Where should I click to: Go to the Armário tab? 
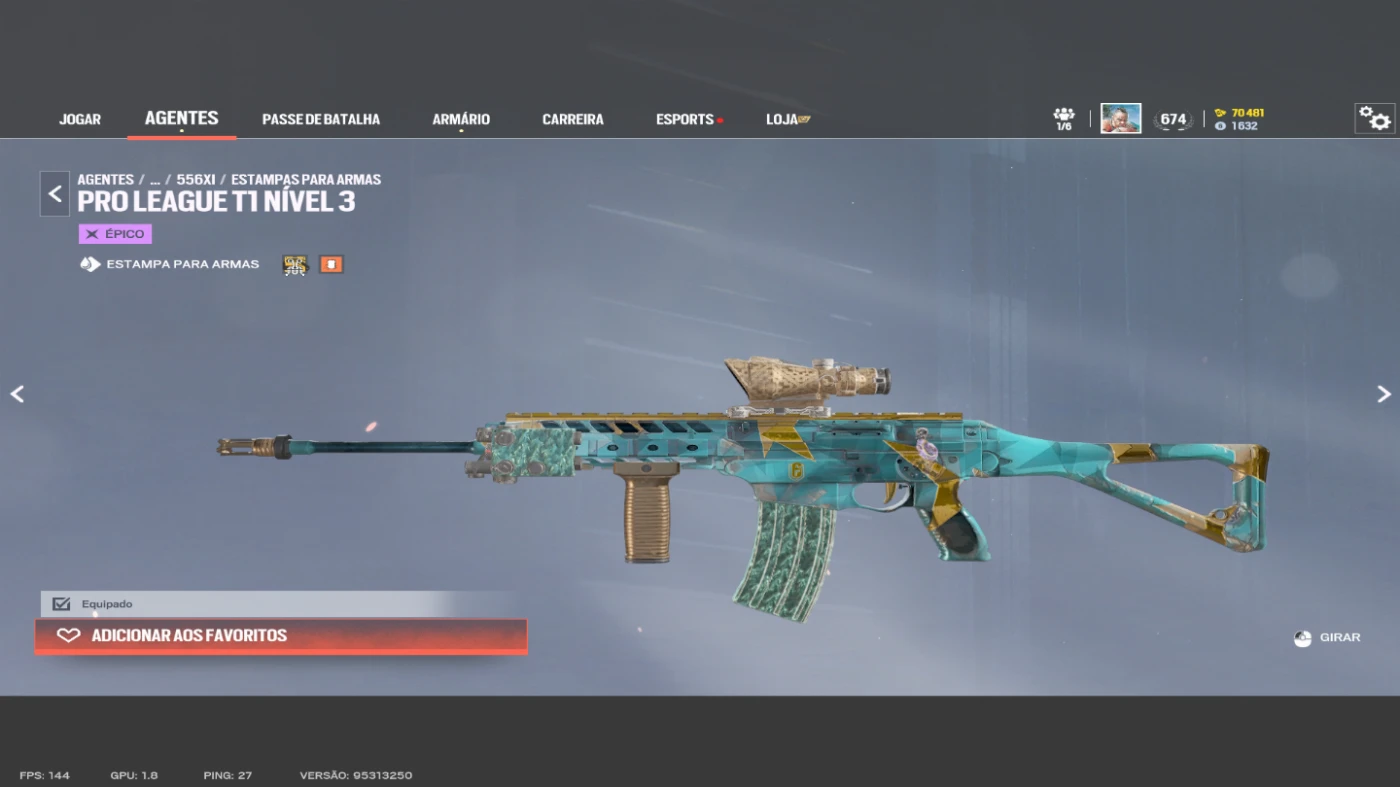click(461, 119)
